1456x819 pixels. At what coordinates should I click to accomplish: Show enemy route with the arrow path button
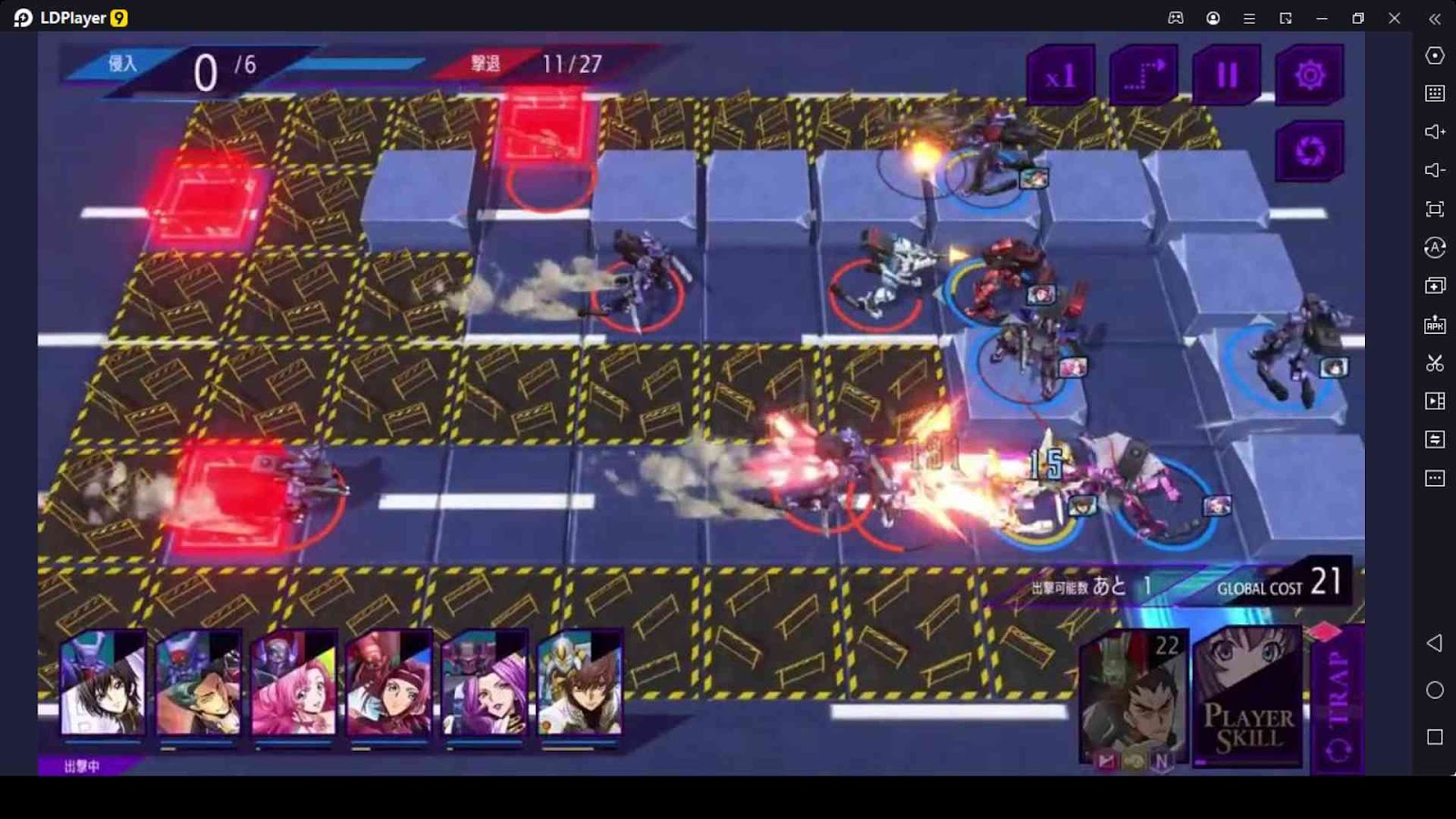pos(1144,76)
